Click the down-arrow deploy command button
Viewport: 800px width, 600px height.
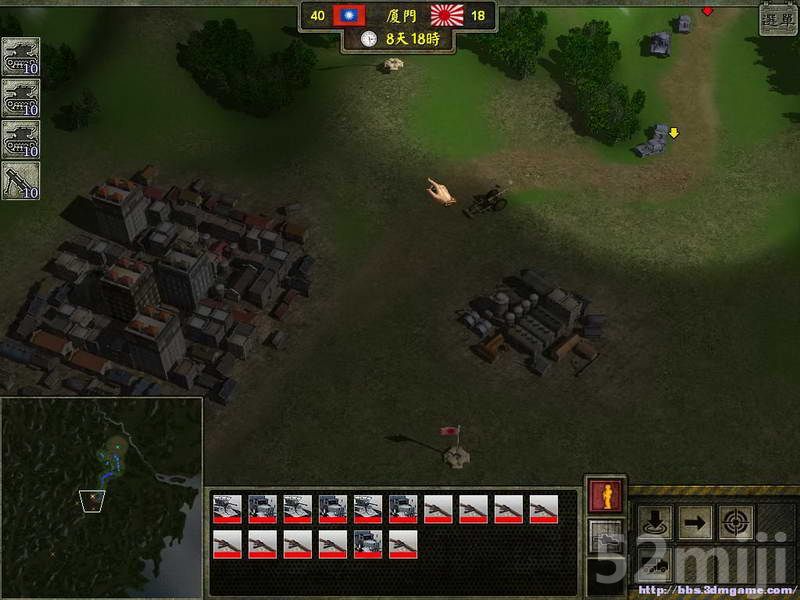[654, 522]
